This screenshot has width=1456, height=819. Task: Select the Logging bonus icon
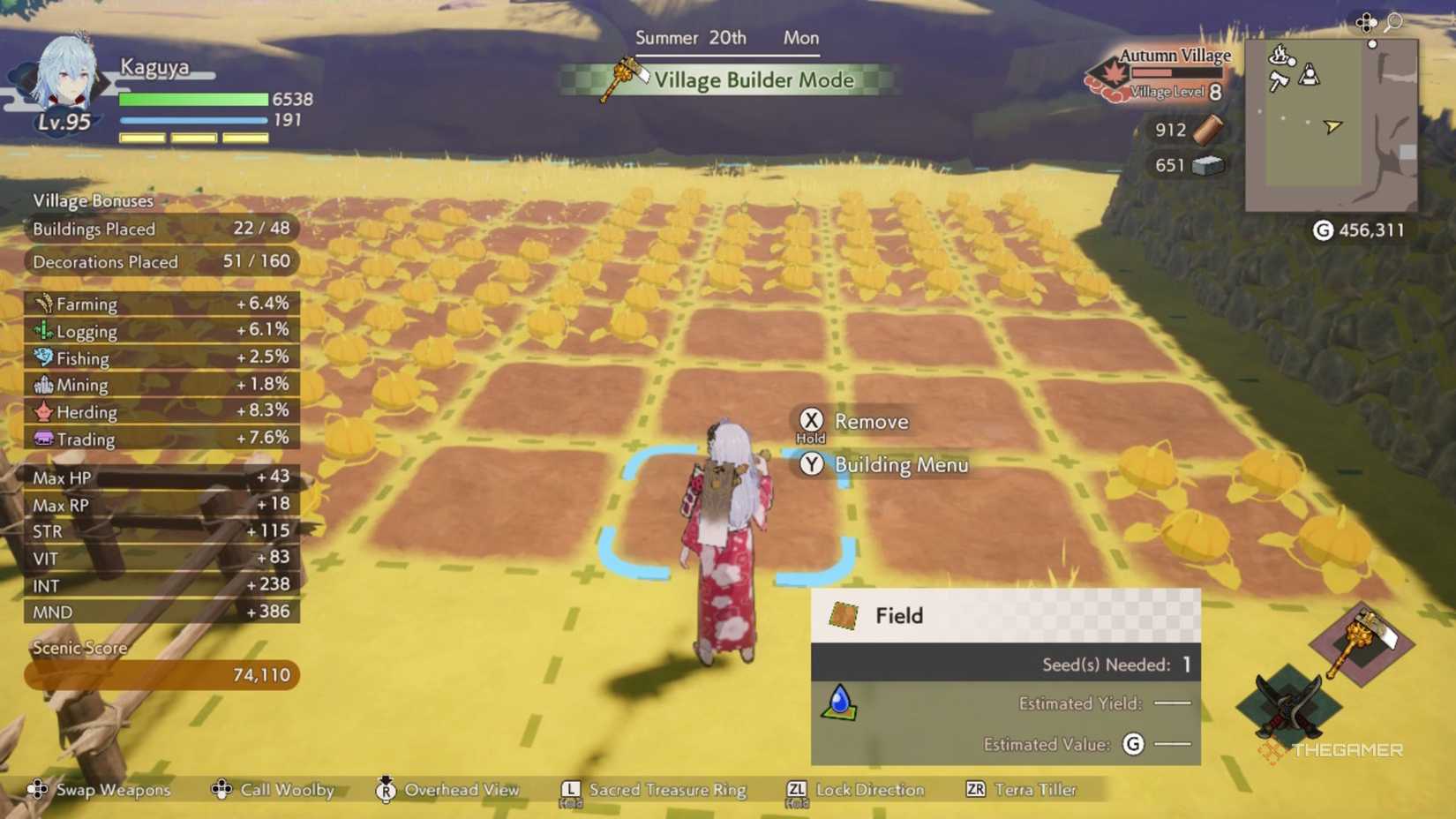point(43,331)
